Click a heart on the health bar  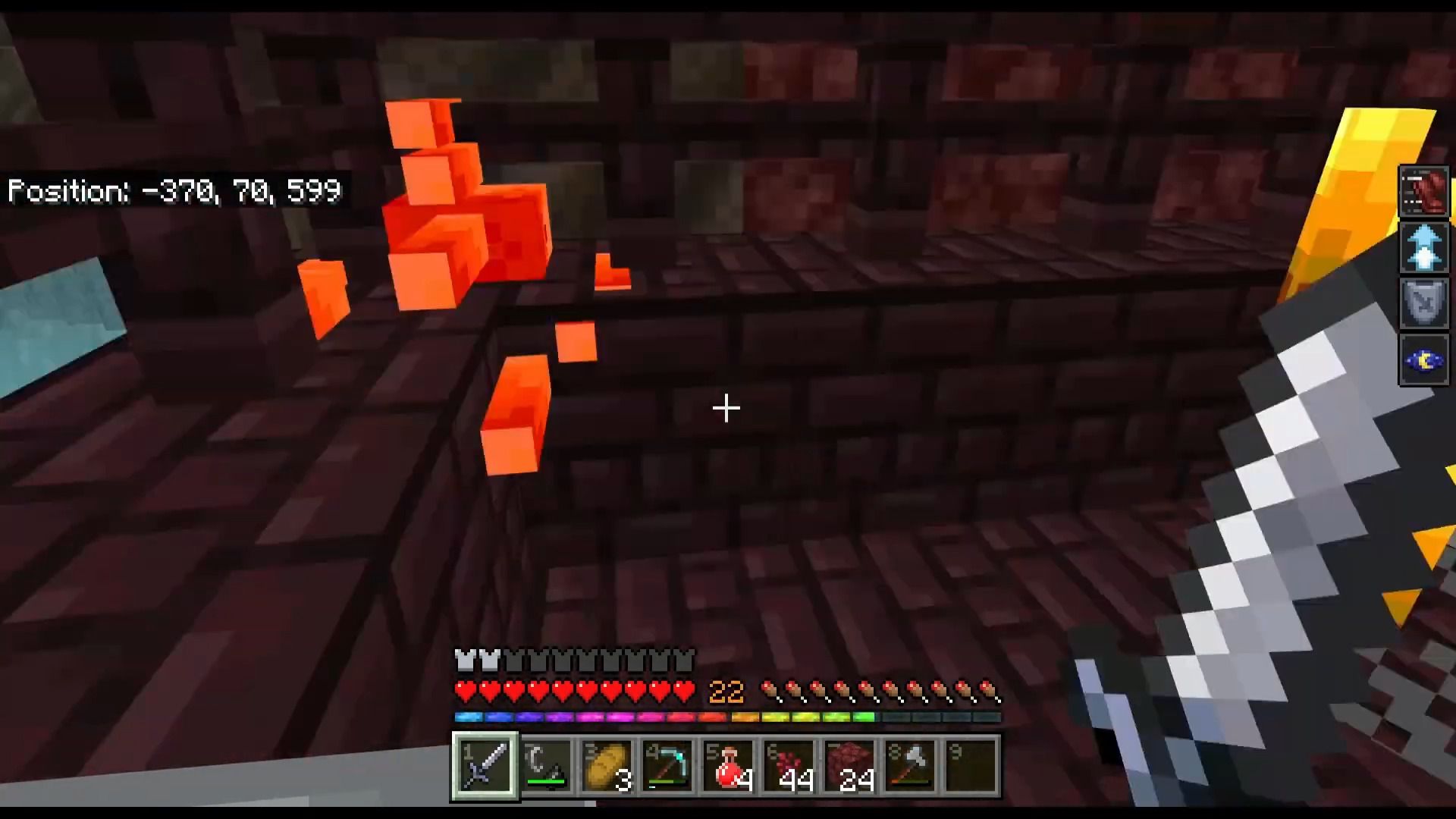(531, 689)
